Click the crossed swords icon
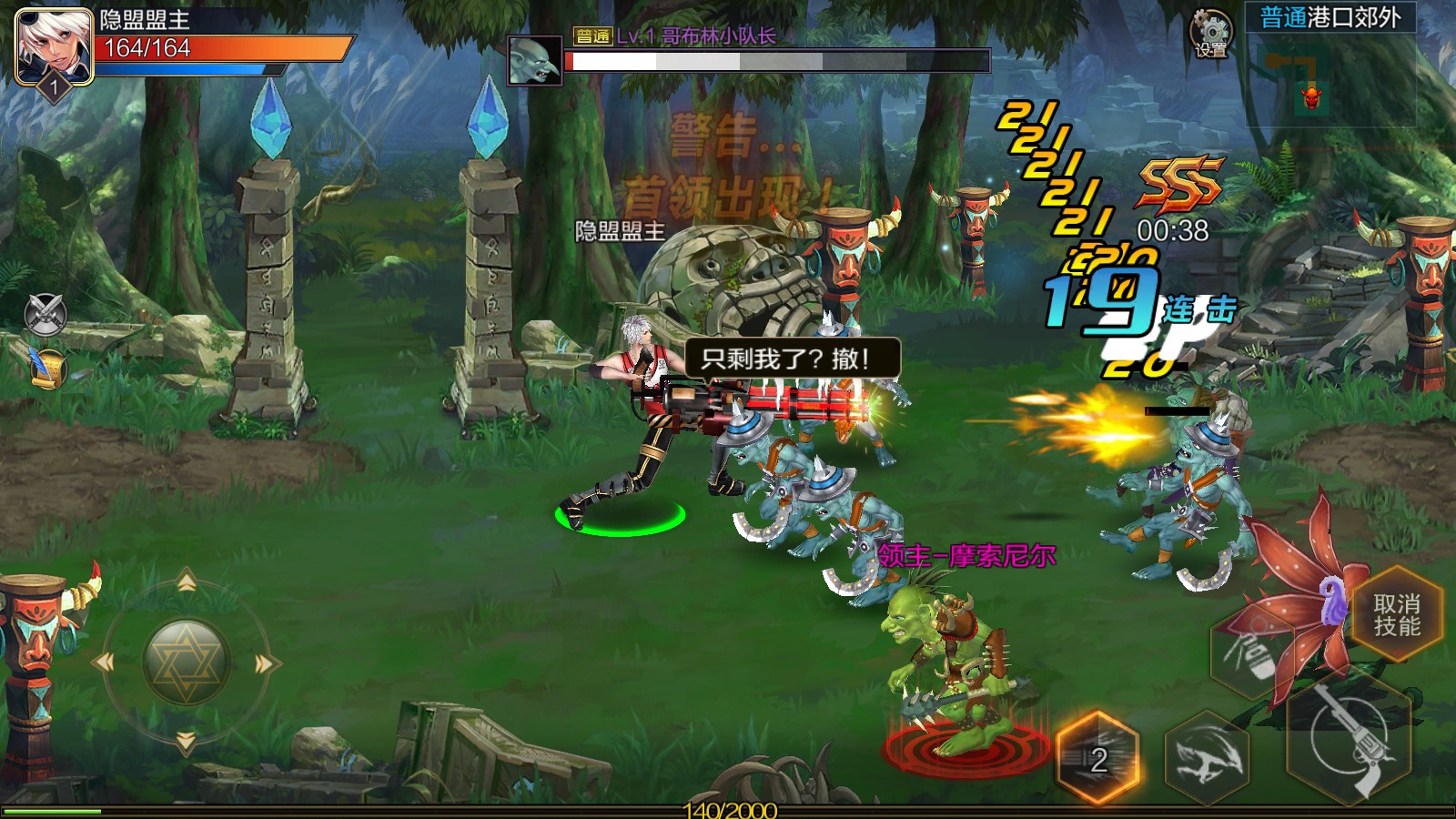1456x819 pixels. [45, 314]
